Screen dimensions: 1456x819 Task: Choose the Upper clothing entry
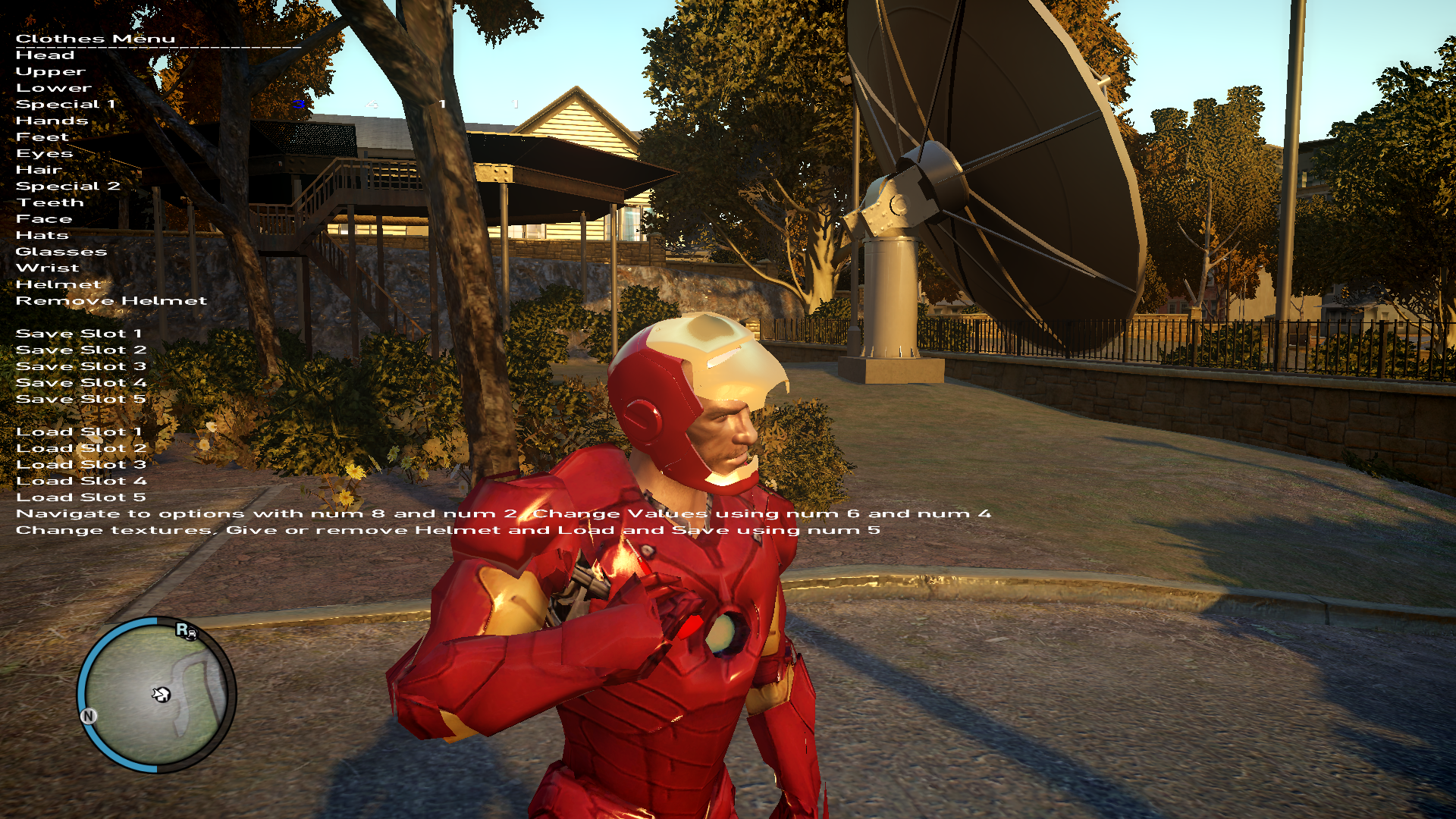50,72
